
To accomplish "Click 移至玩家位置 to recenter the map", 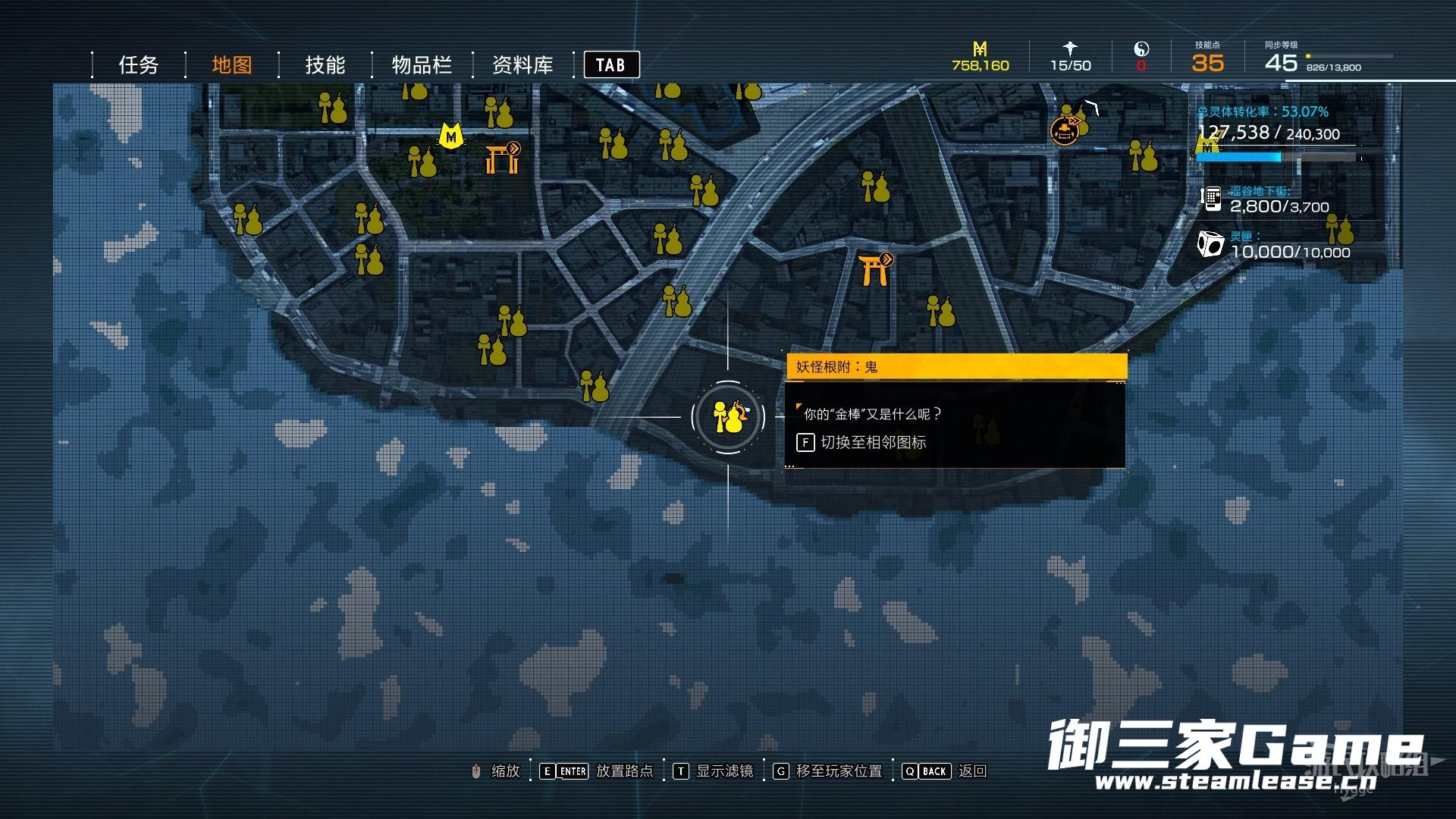I will pyautogui.click(x=839, y=771).
